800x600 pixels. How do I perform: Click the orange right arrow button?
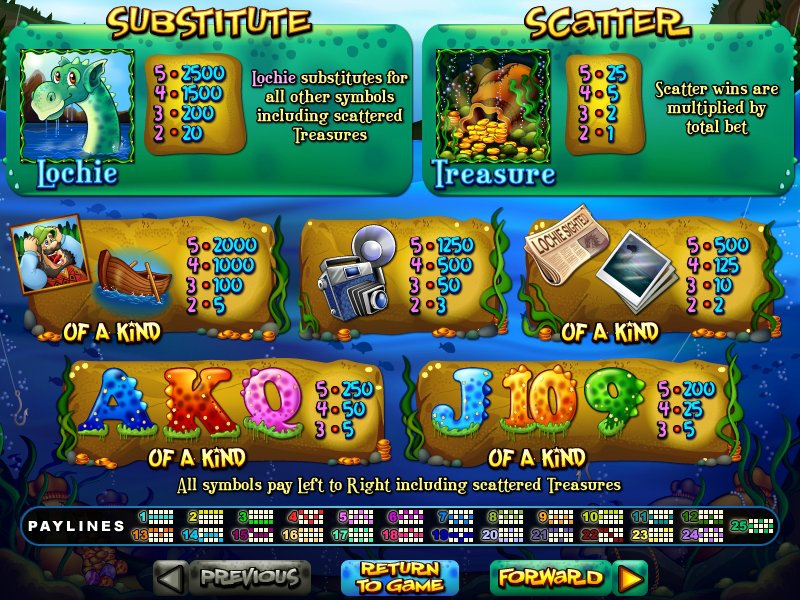tap(630, 578)
